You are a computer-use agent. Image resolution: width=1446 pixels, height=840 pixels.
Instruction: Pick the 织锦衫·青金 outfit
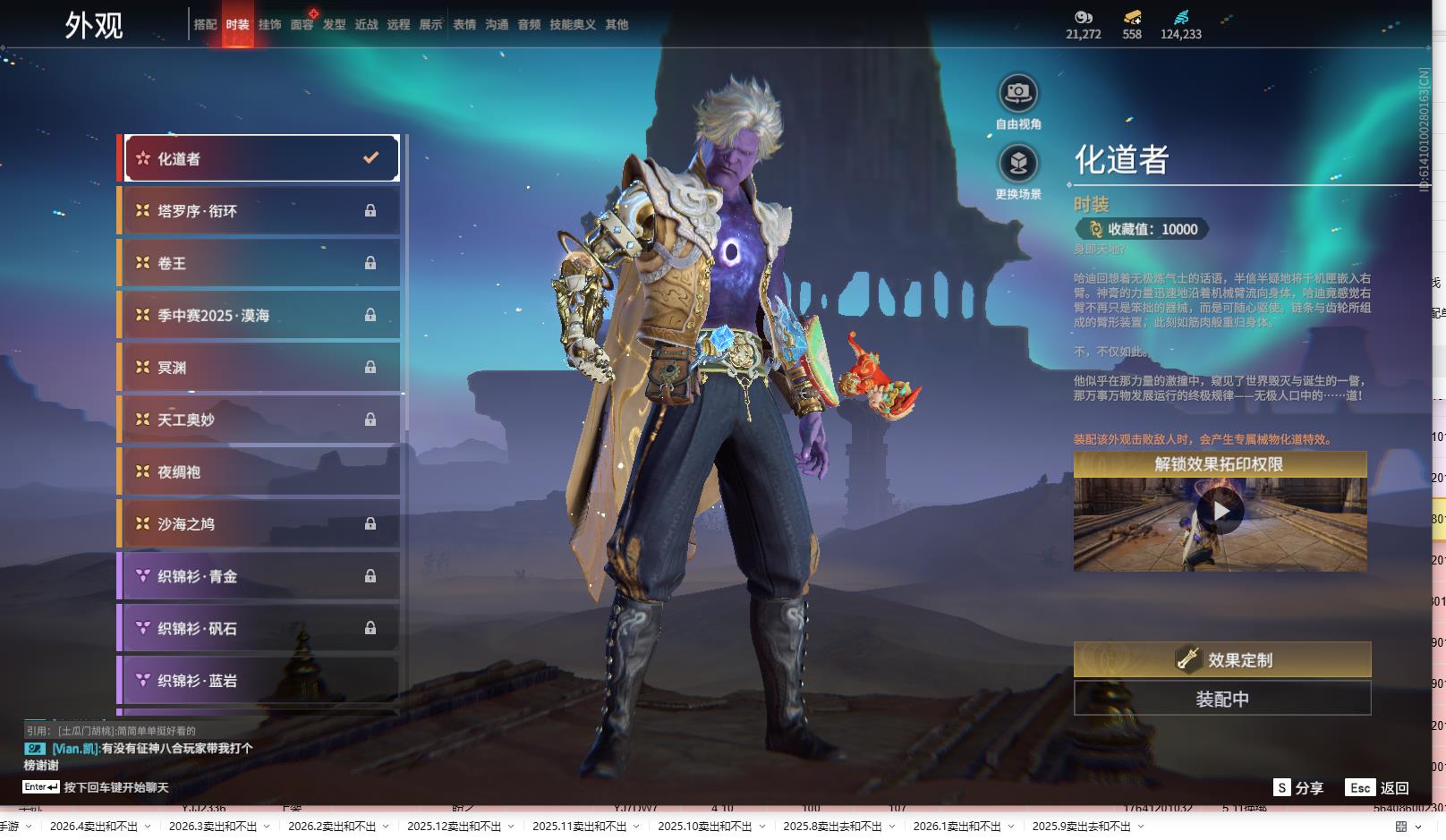coord(259,576)
